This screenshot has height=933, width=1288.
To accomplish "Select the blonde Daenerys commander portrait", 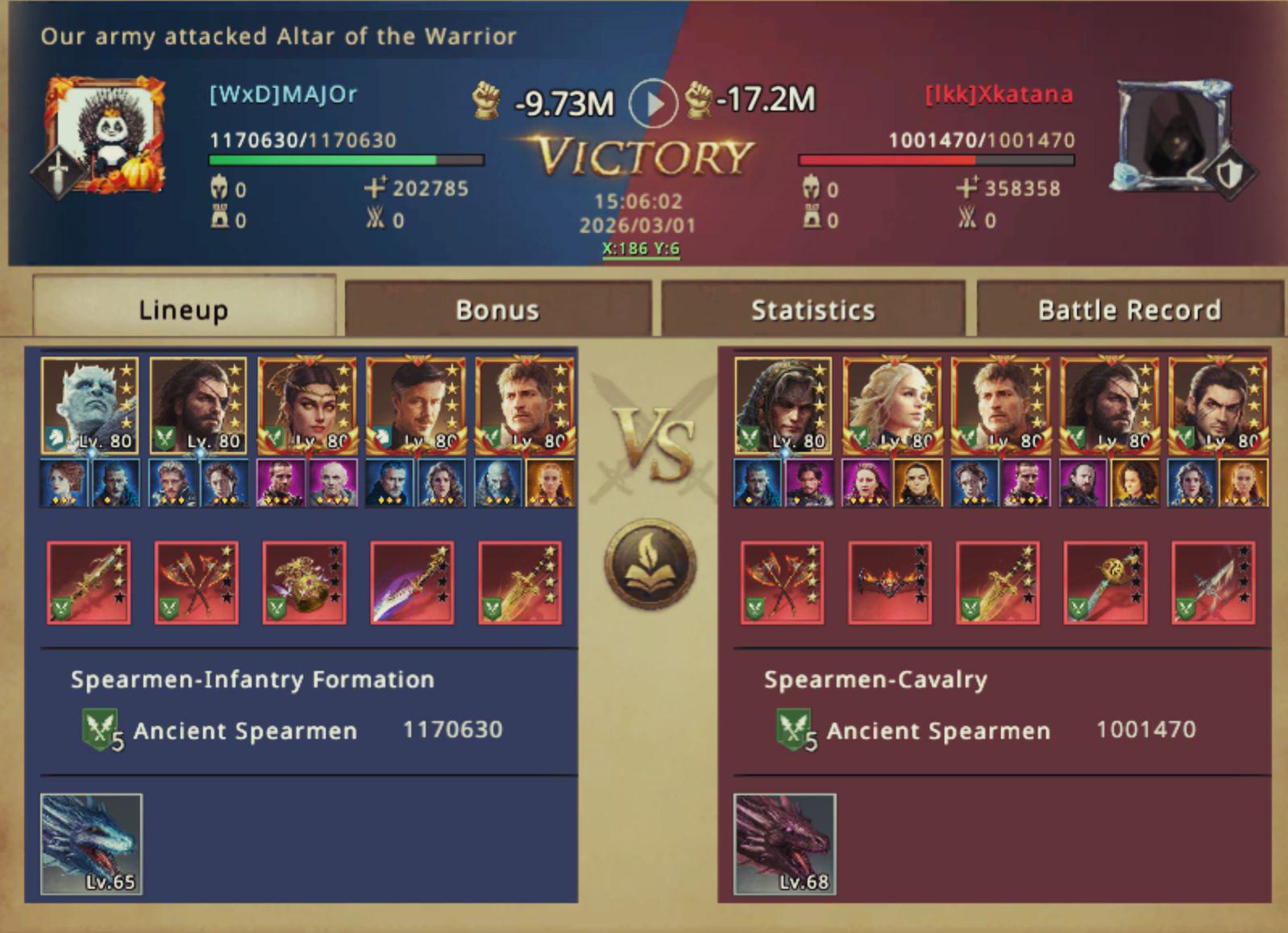I will coord(891,406).
